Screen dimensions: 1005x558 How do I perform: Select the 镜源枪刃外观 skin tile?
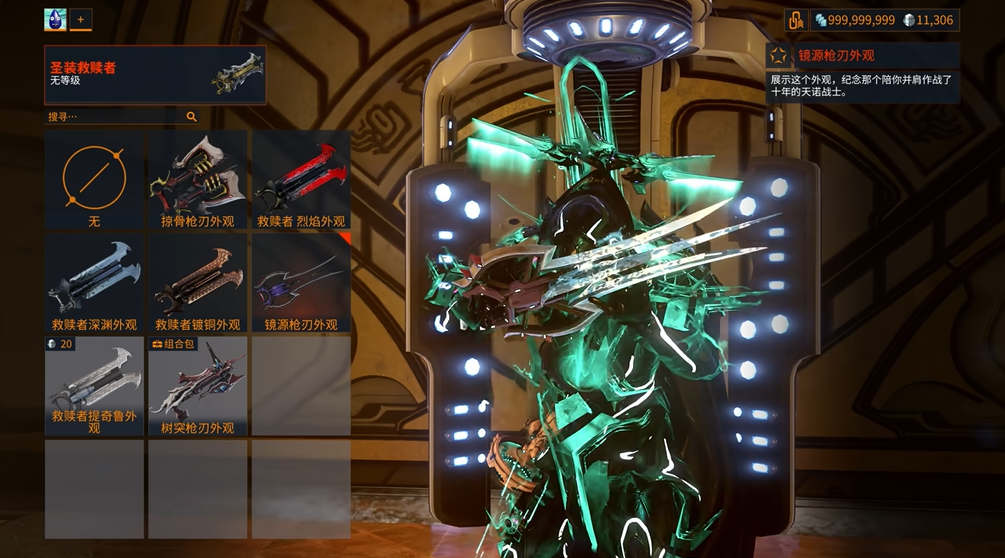pos(300,284)
